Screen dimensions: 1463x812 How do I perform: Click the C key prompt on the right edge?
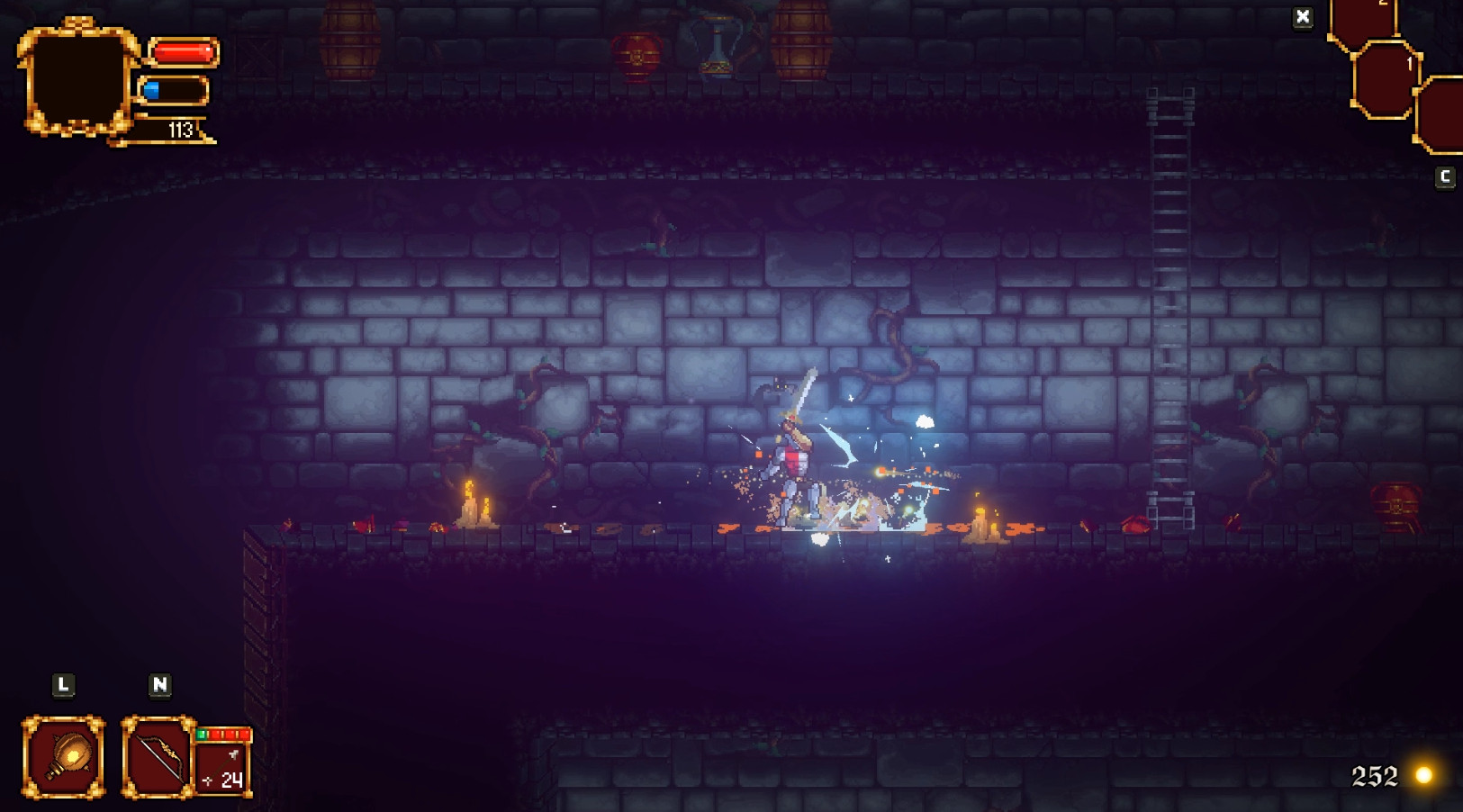point(1444,176)
